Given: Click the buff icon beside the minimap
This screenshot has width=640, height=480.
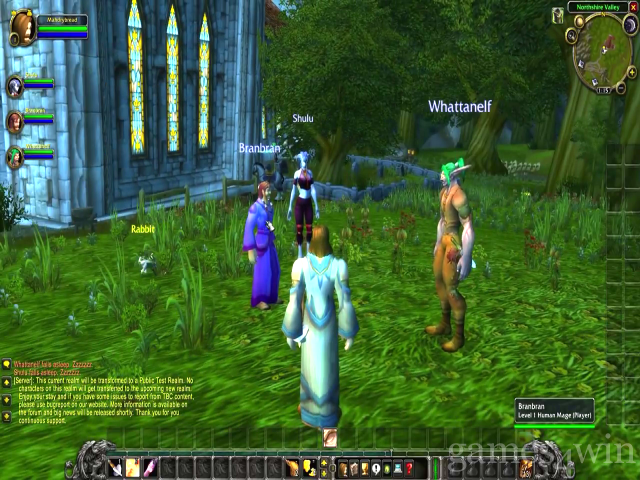Looking at the screenshot, I should (x=557, y=15).
